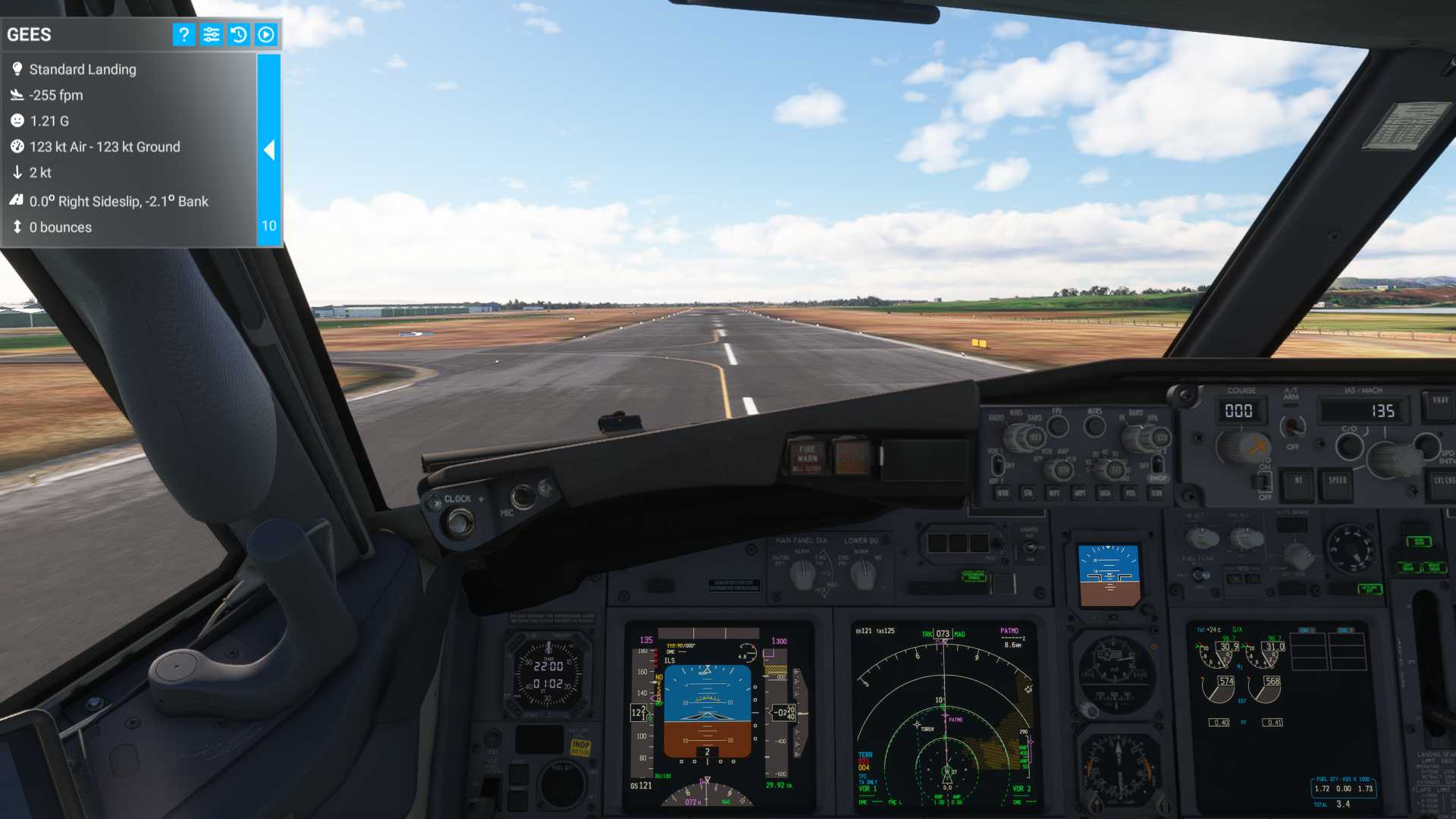This screenshot has width=1456, height=819.
Task: Show the GEES landing history
Action: [x=238, y=35]
